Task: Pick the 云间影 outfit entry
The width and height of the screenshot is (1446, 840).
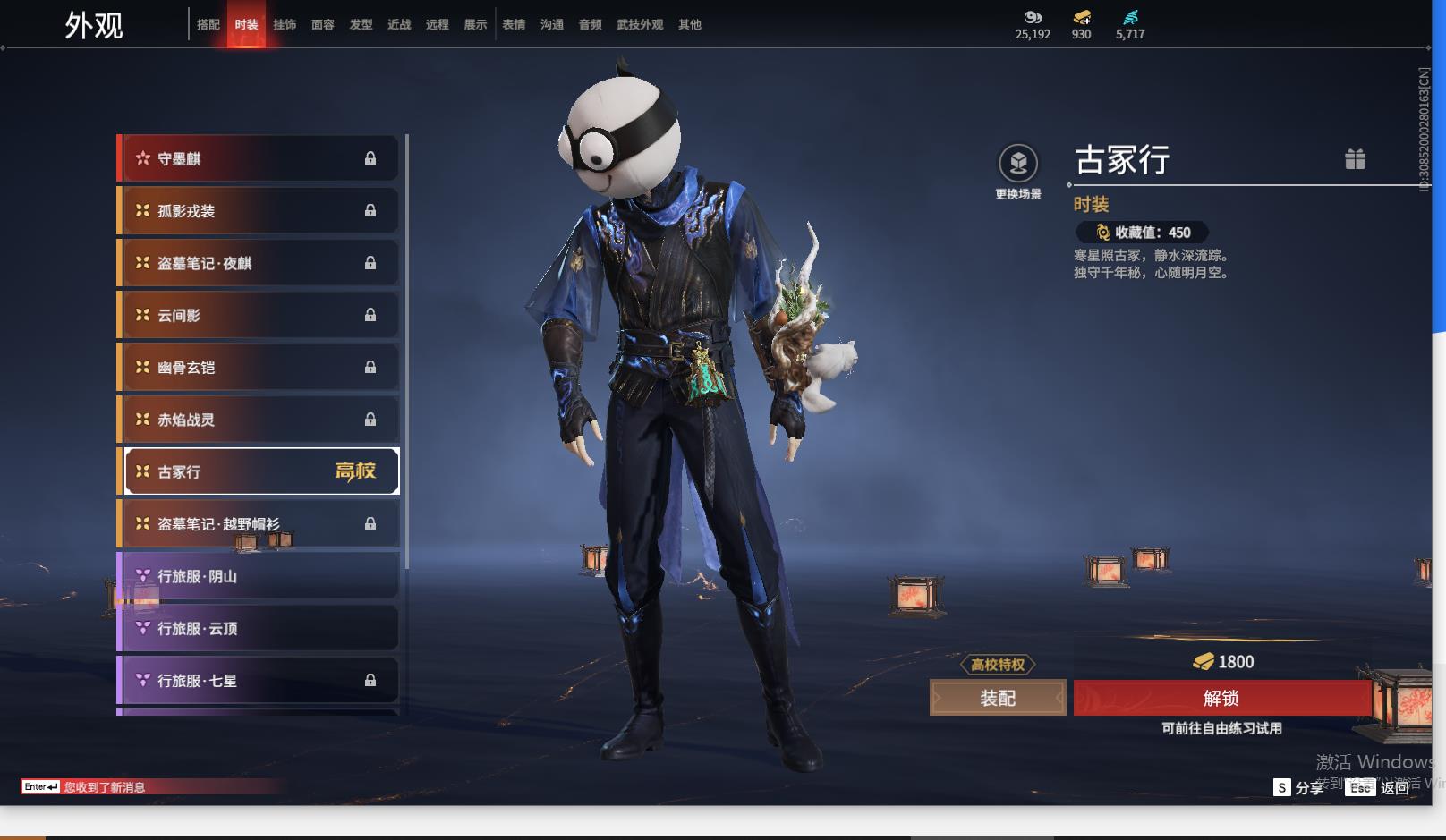Action: [x=259, y=315]
